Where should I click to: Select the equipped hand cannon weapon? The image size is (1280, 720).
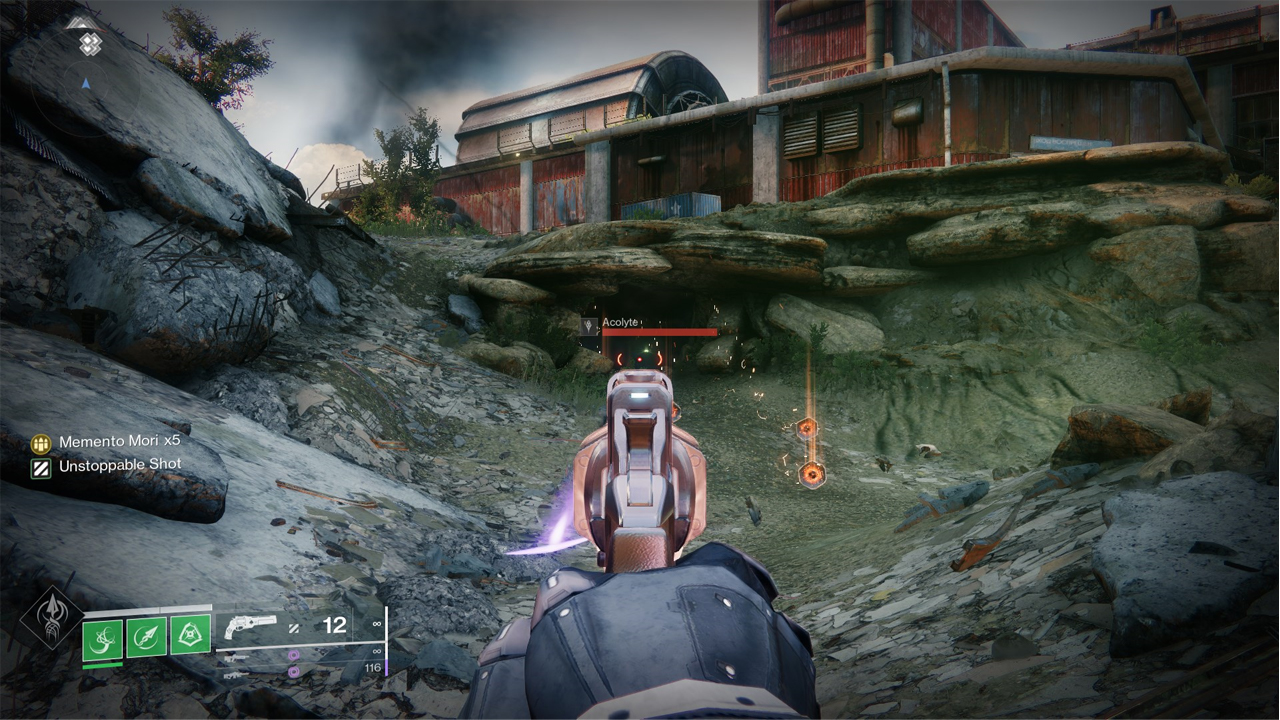[249, 627]
